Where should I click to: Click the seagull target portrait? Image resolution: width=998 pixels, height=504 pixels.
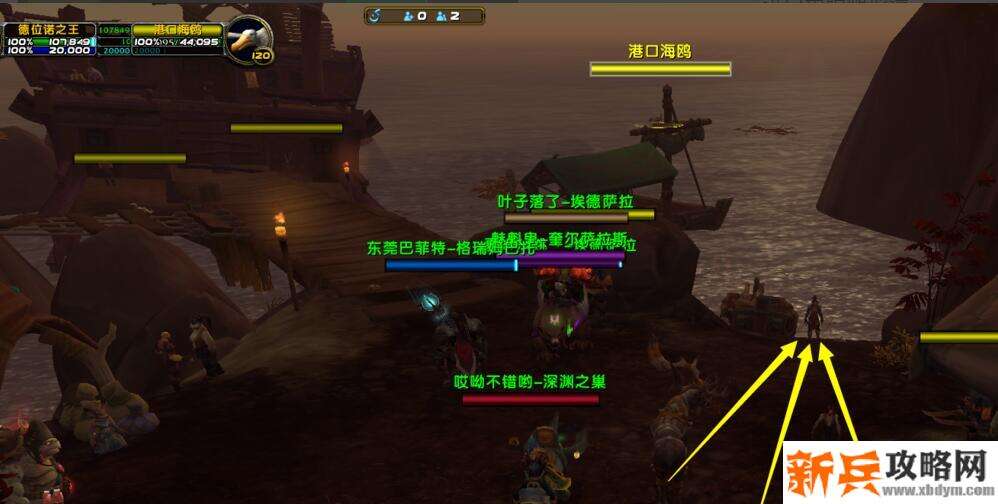point(245,38)
